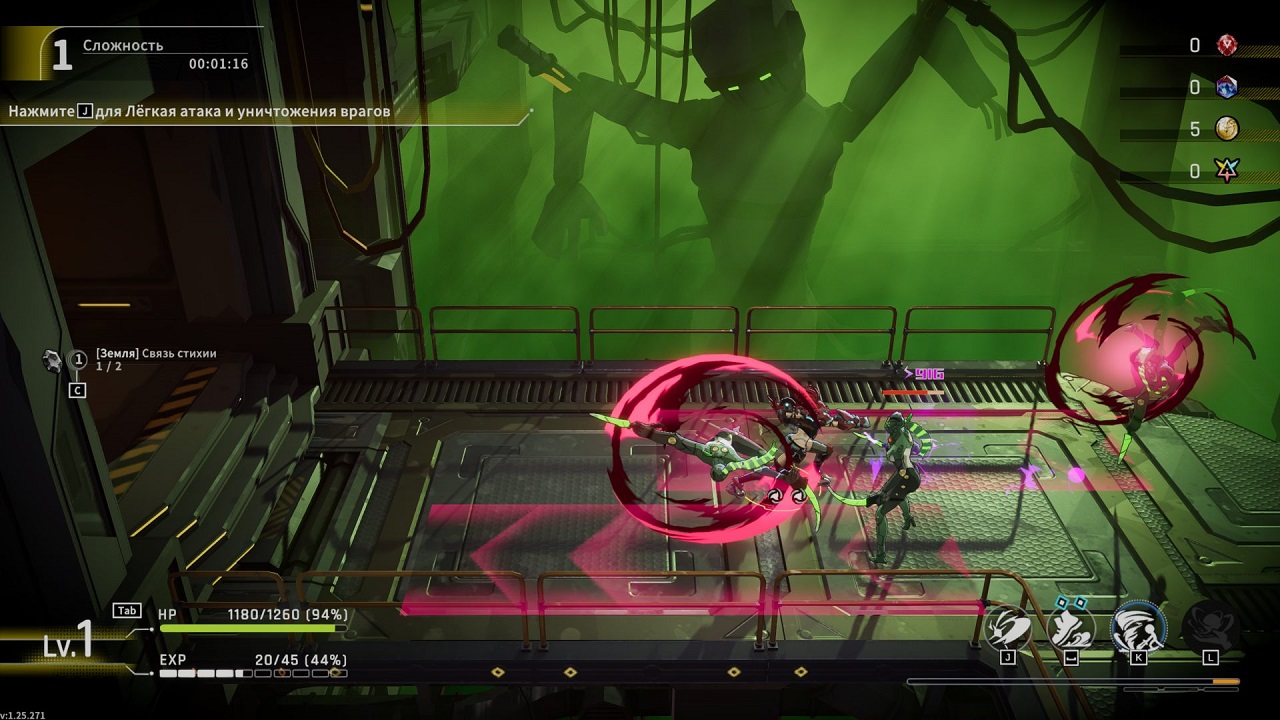The width and height of the screenshot is (1280, 720).
Task: Click the gold coin currency icon
Action: coord(1227,129)
